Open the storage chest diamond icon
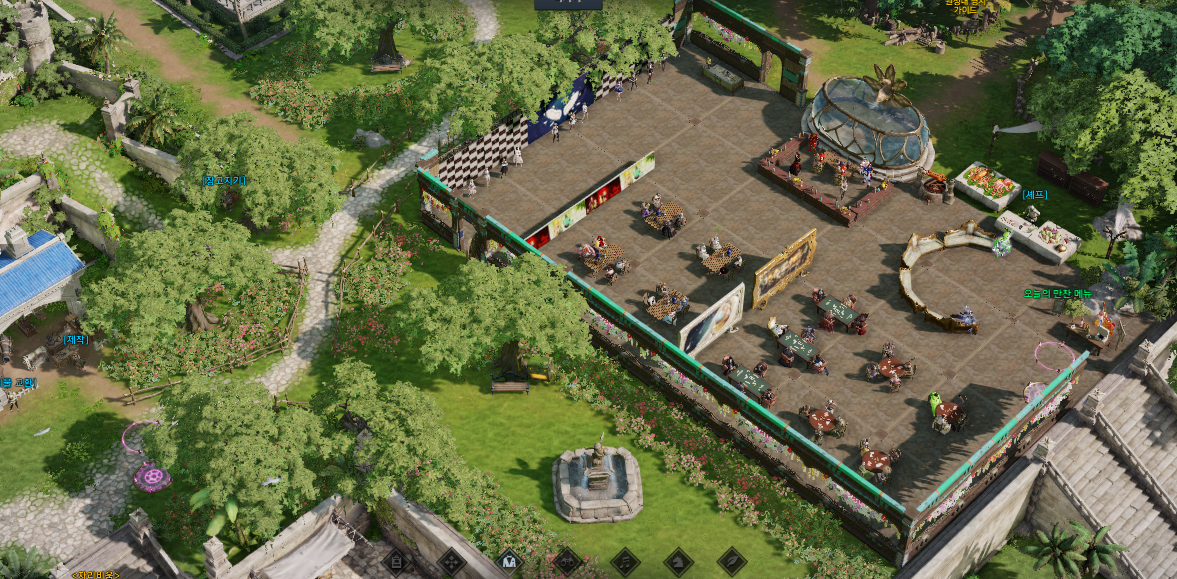This screenshot has height=579, width=1177. click(396, 561)
